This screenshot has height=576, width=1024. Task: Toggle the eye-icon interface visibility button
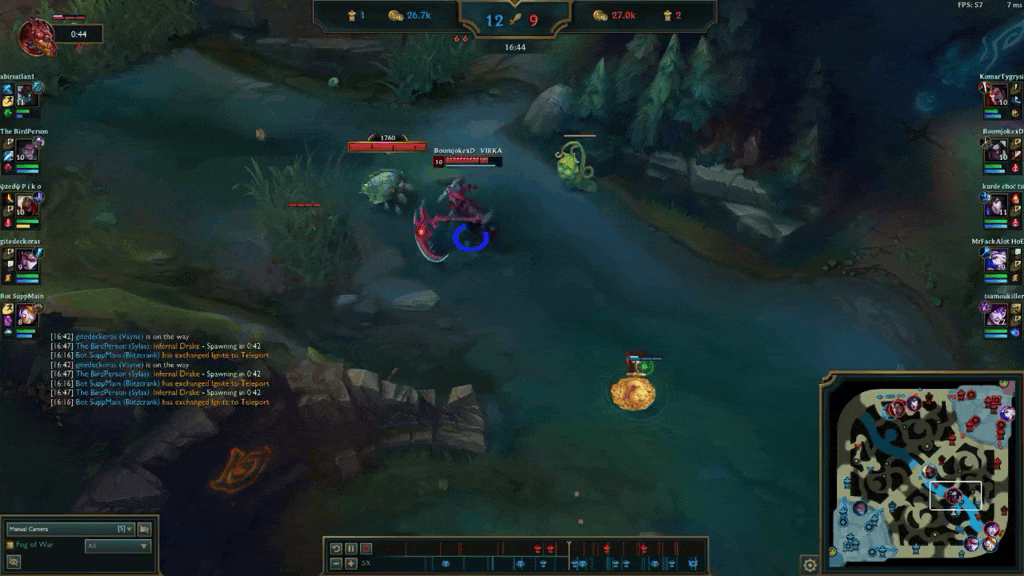pyautogui.click(x=14, y=562)
